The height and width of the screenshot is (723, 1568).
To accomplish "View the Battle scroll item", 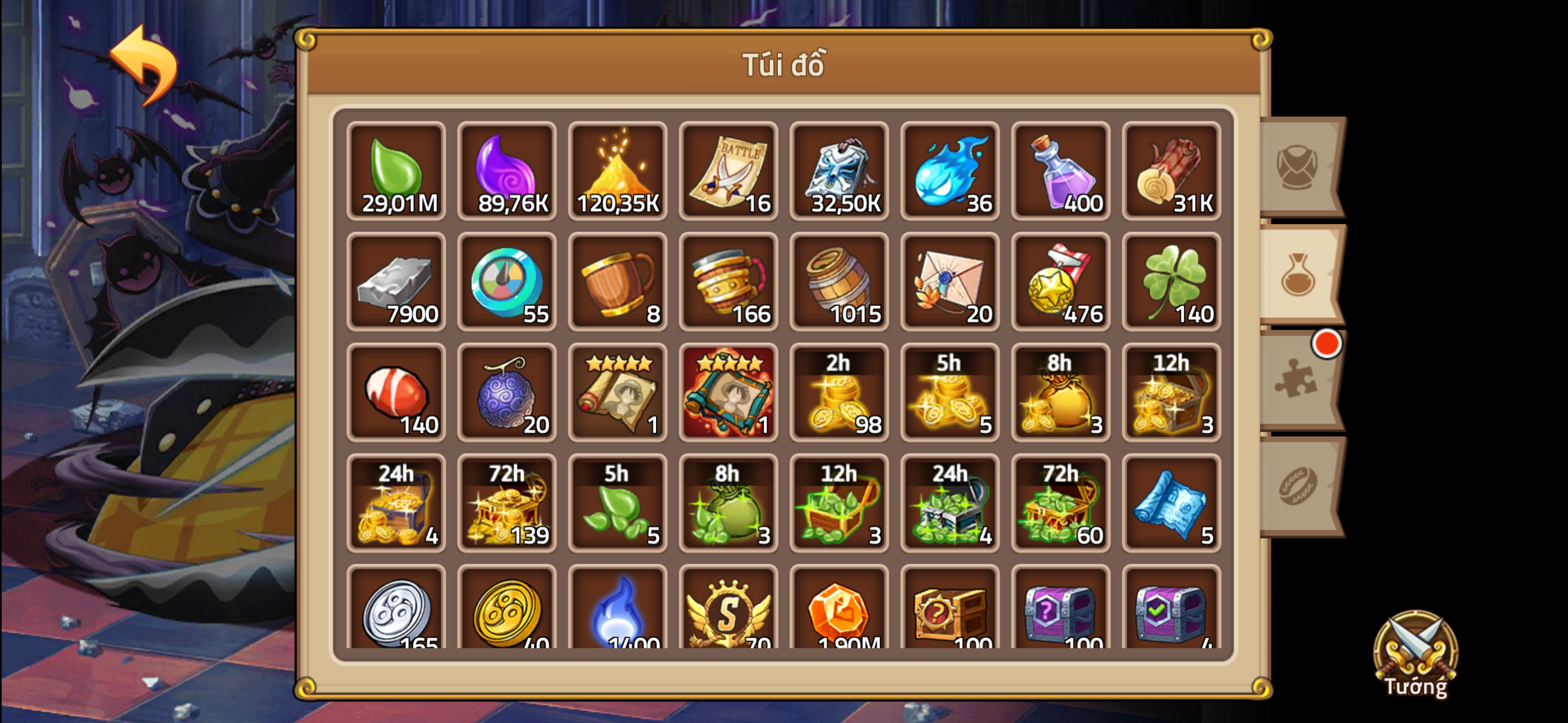I will (x=728, y=171).
